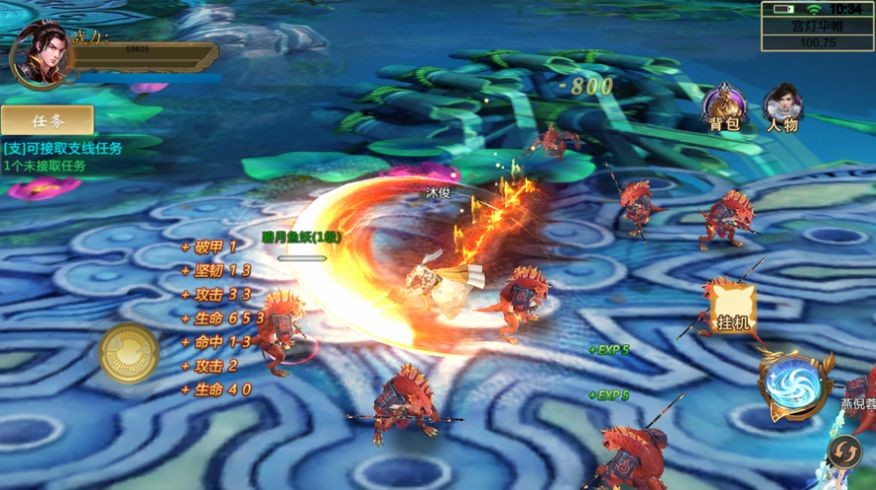Open the available side quest entry

(x=62, y=148)
